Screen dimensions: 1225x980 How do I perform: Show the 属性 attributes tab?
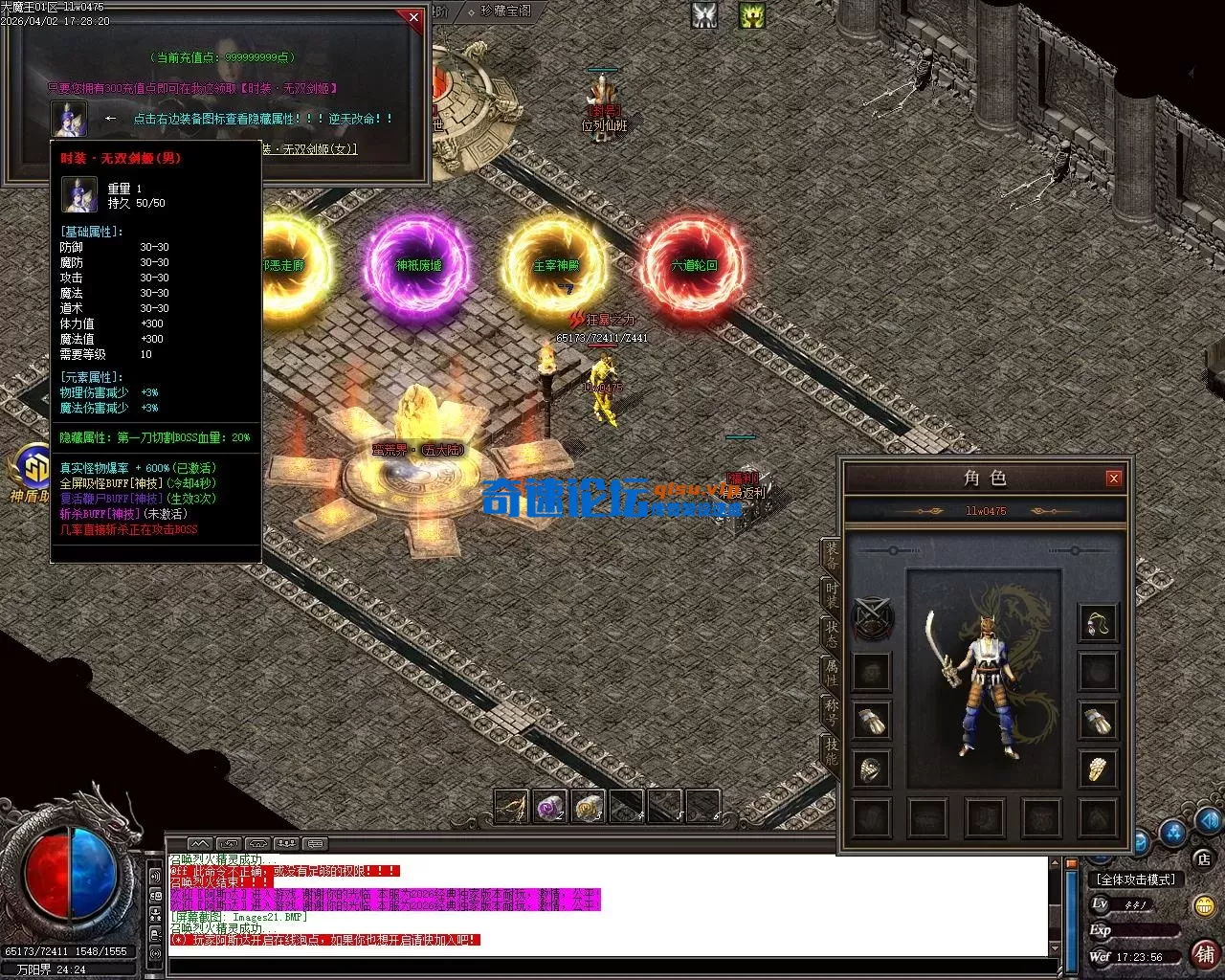pyautogui.click(x=832, y=672)
